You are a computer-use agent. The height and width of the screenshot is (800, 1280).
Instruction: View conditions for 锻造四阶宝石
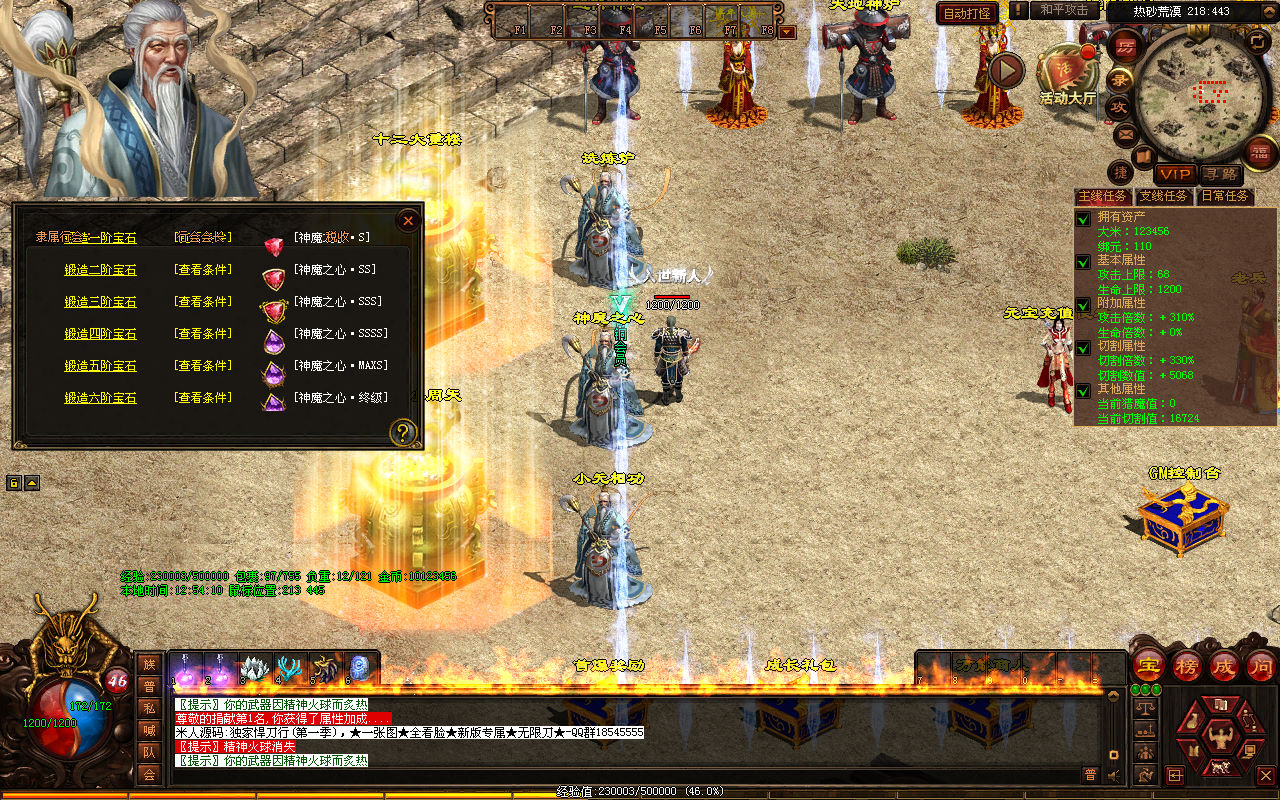[203, 334]
